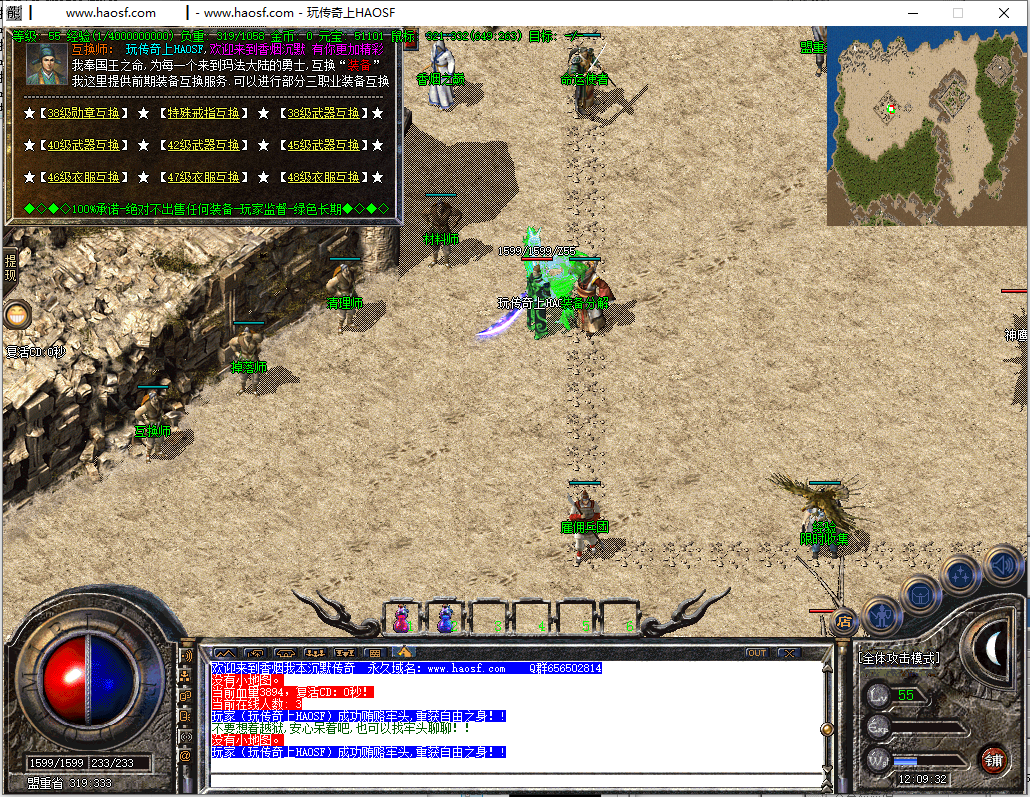Screen dimensions: 1030x797
Task: Use the red potion in belt slot 1
Action: pyautogui.click(x=401, y=619)
